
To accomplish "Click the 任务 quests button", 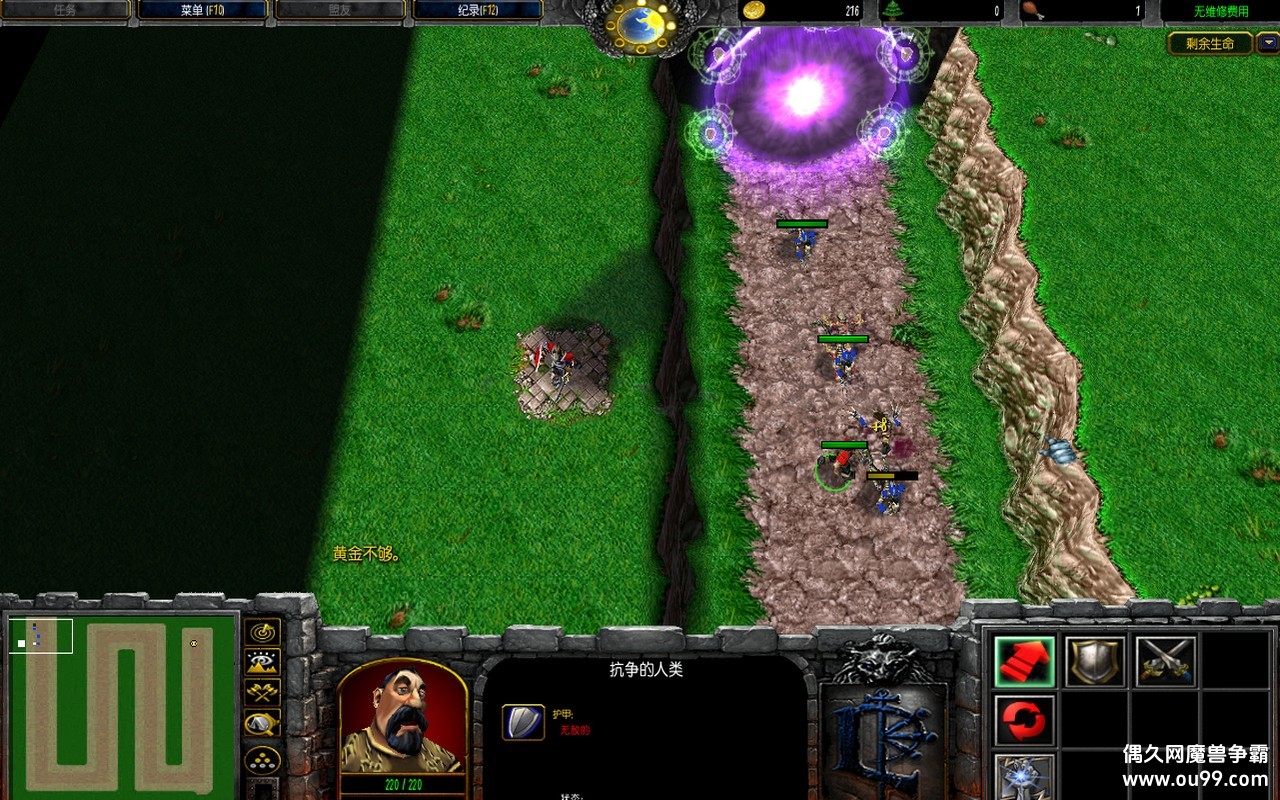I will 65,10.
